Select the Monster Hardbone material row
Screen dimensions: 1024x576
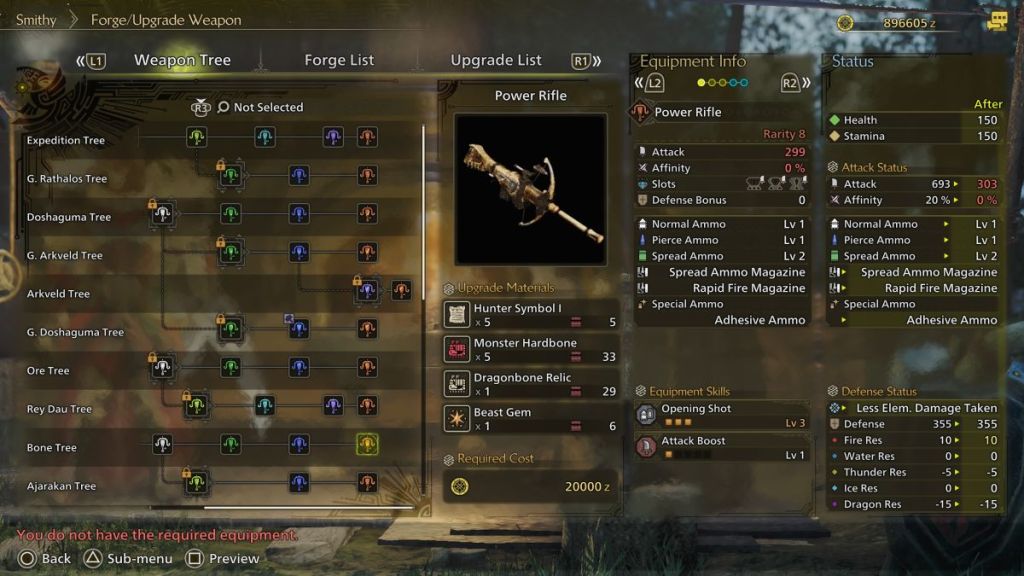[x=531, y=349]
